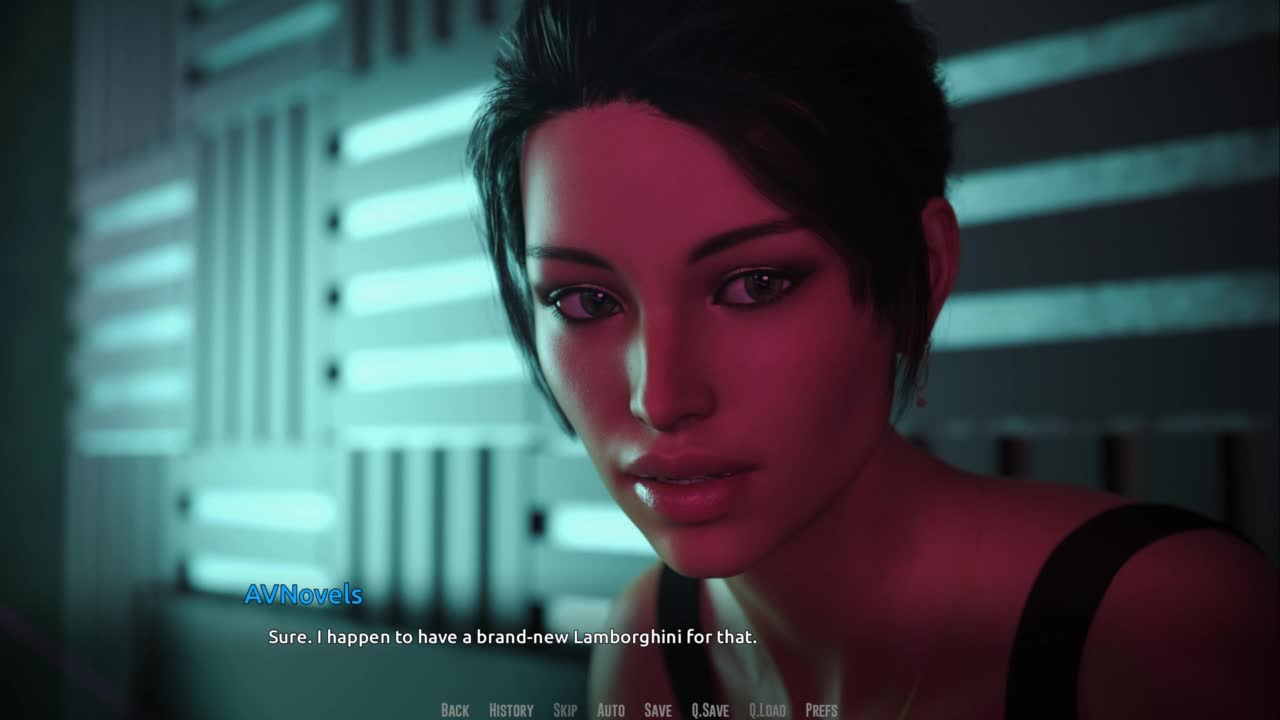Open the Prefs preferences menu

click(x=821, y=710)
